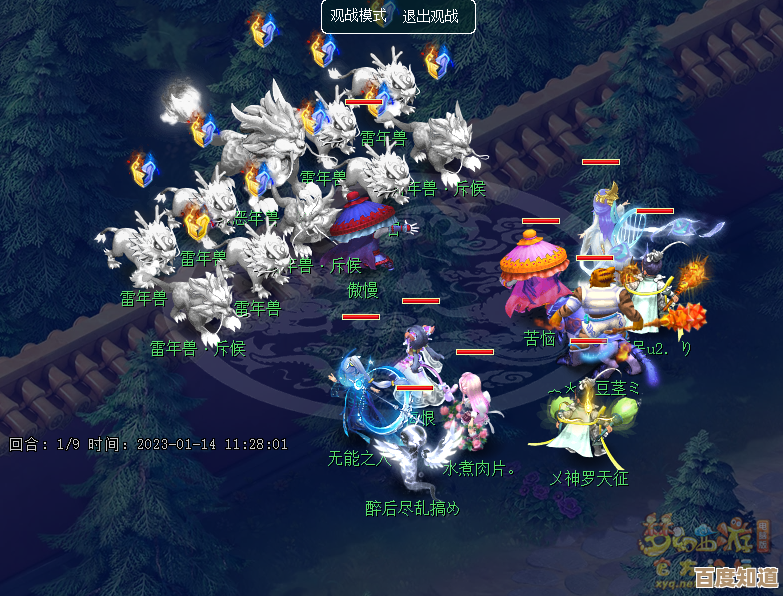Click the 退出观战 button to exit spectating
The width and height of the screenshot is (783, 596).
tap(431, 17)
